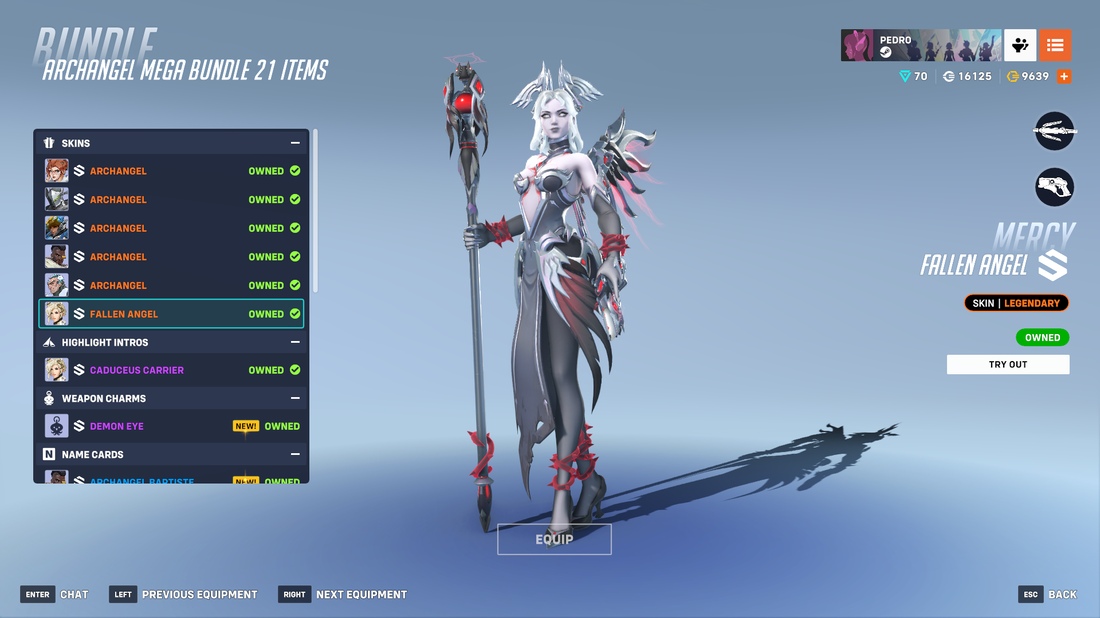Select the Fallen Angel skin row
This screenshot has width=1100, height=618.
(x=170, y=314)
